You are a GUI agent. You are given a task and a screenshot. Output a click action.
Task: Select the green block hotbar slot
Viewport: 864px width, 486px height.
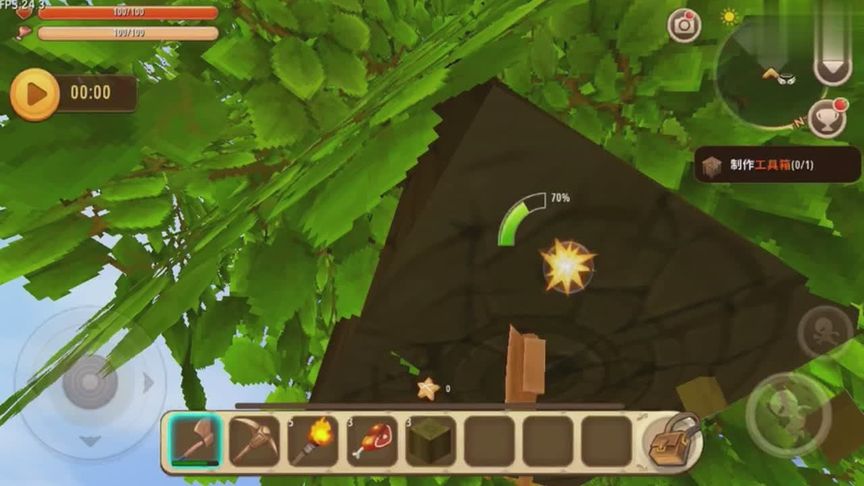click(431, 441)
